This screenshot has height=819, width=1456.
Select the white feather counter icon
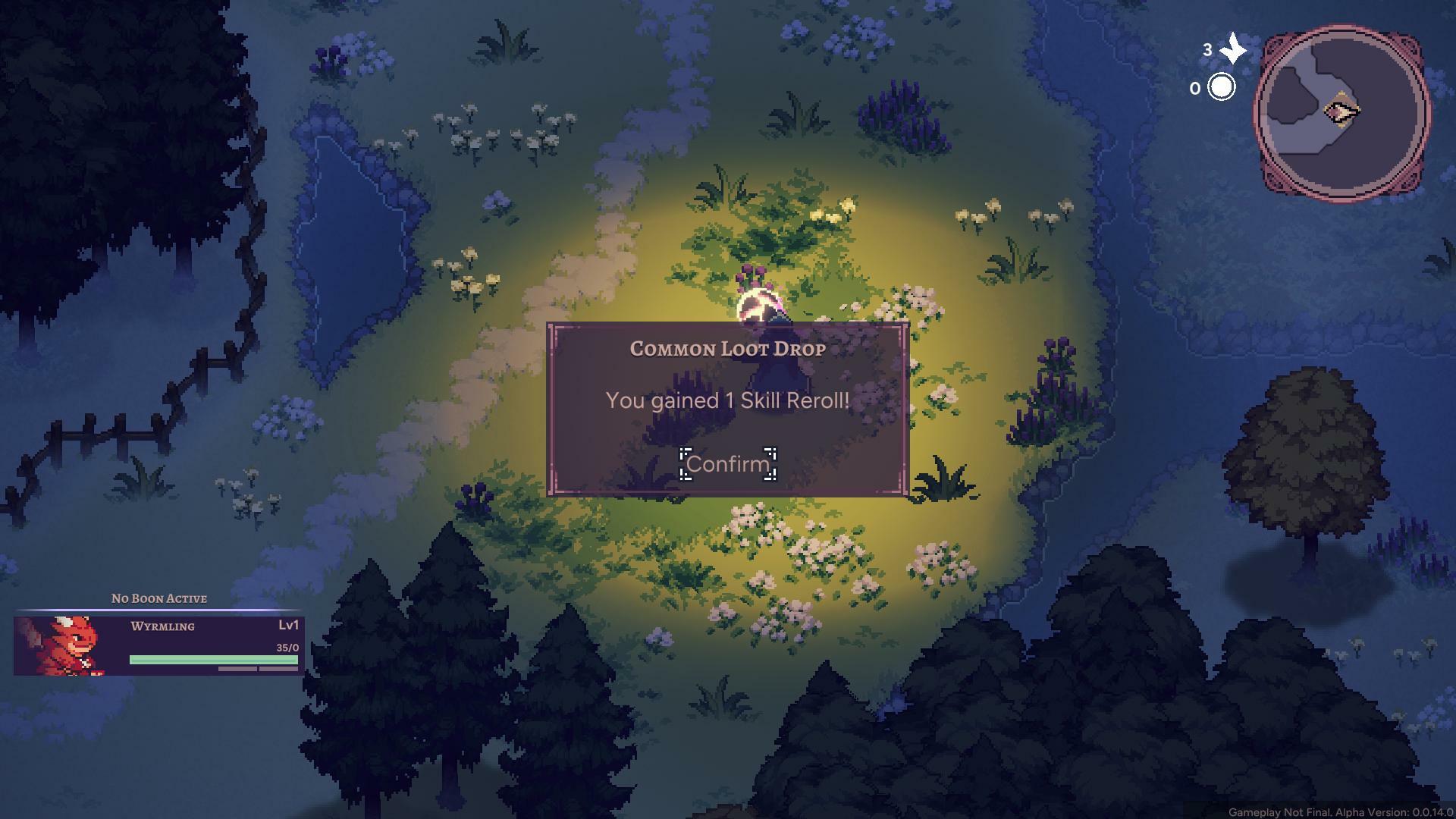click(1233, 47)
